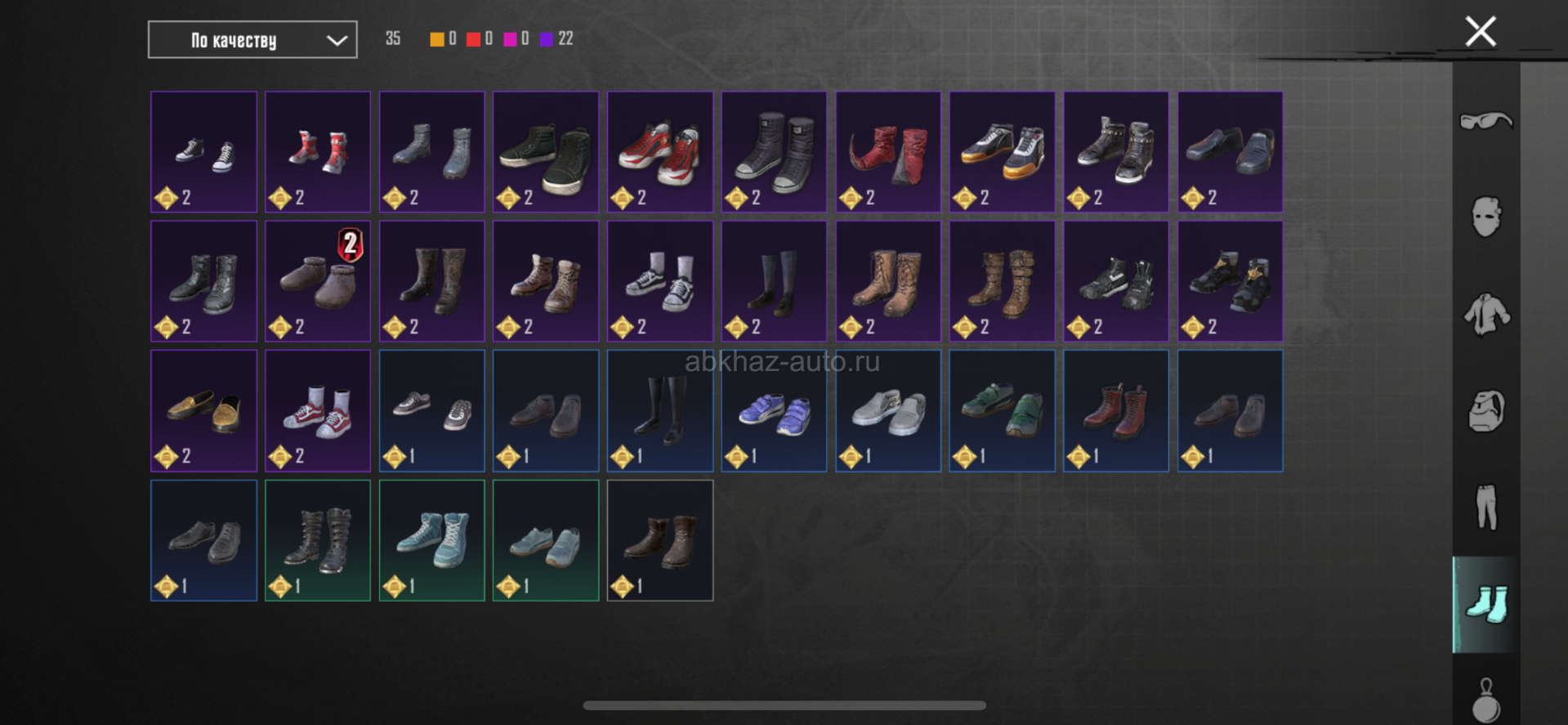1568x725 pixels.
Task: Choose the green high-top sneakers slot
Action: coord(546,152)
